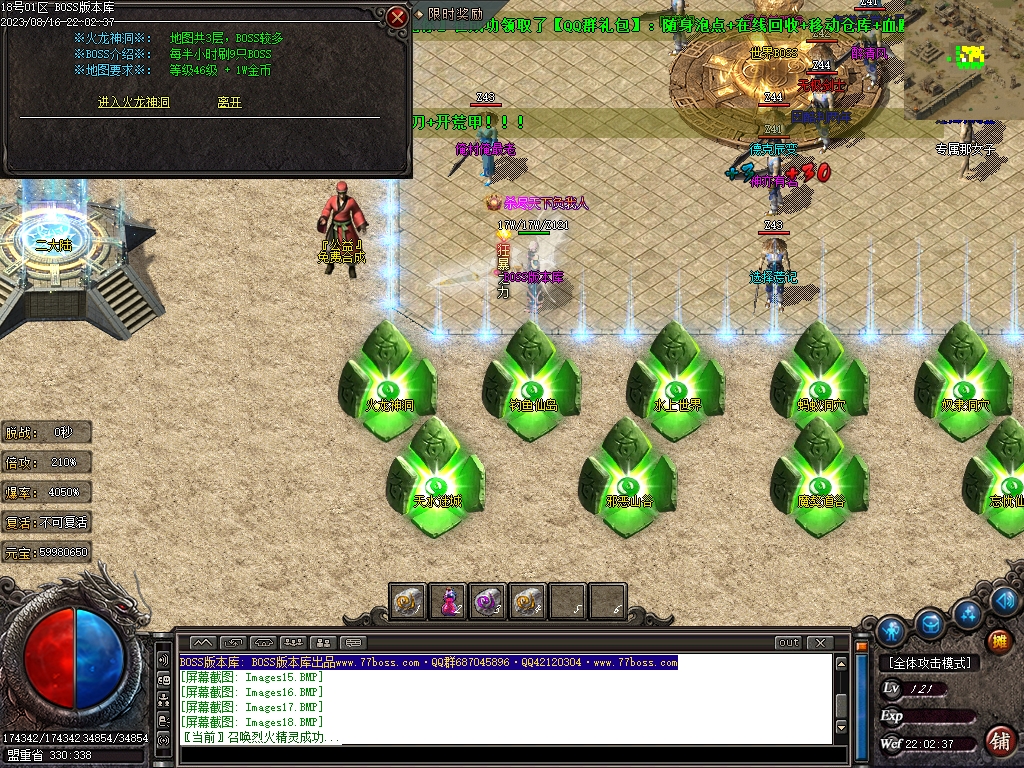Use the pink potion in the hotbar
Image resolution: width=1024 pixels, height=768 pixels.
pyautogui.click(x=447, y=601)
